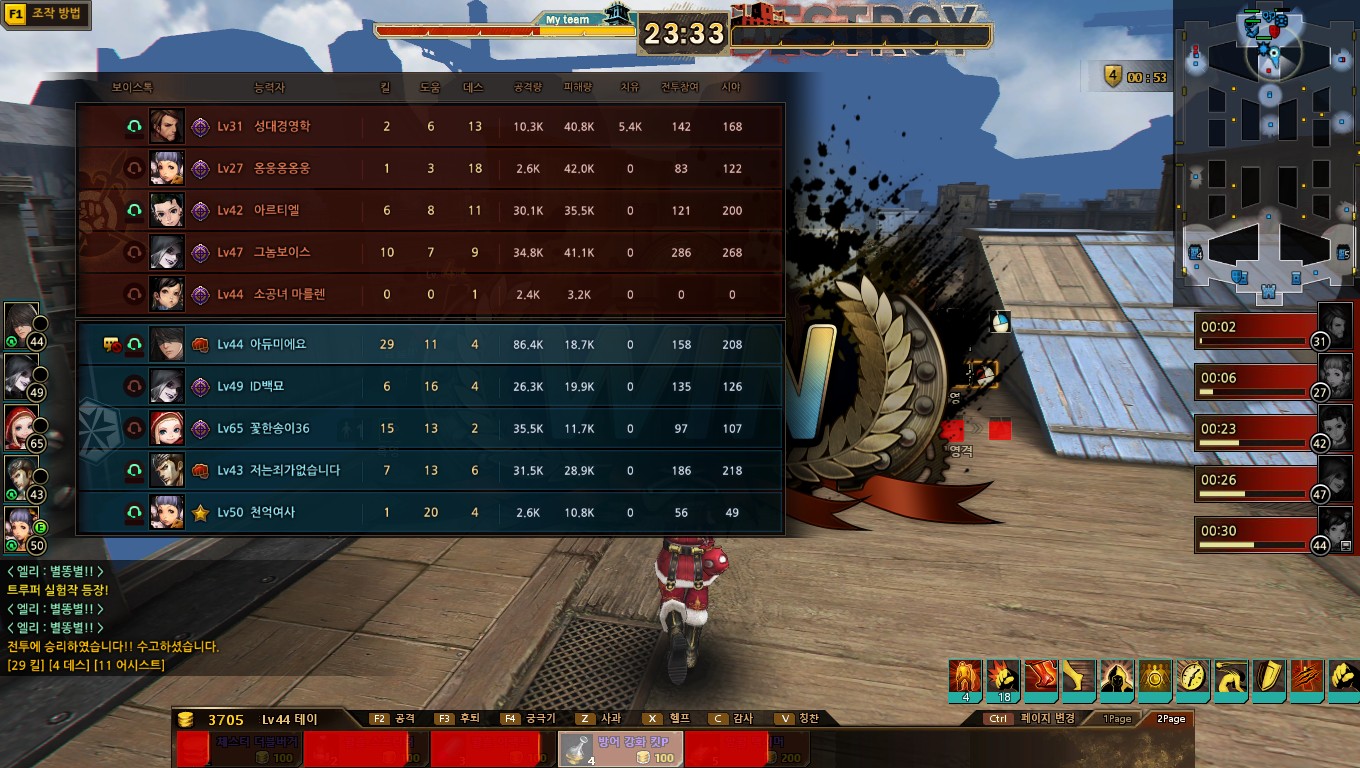Activate the red stomping foot skill
This screenshot has width=1360, height=768.
click(1041, 677)
